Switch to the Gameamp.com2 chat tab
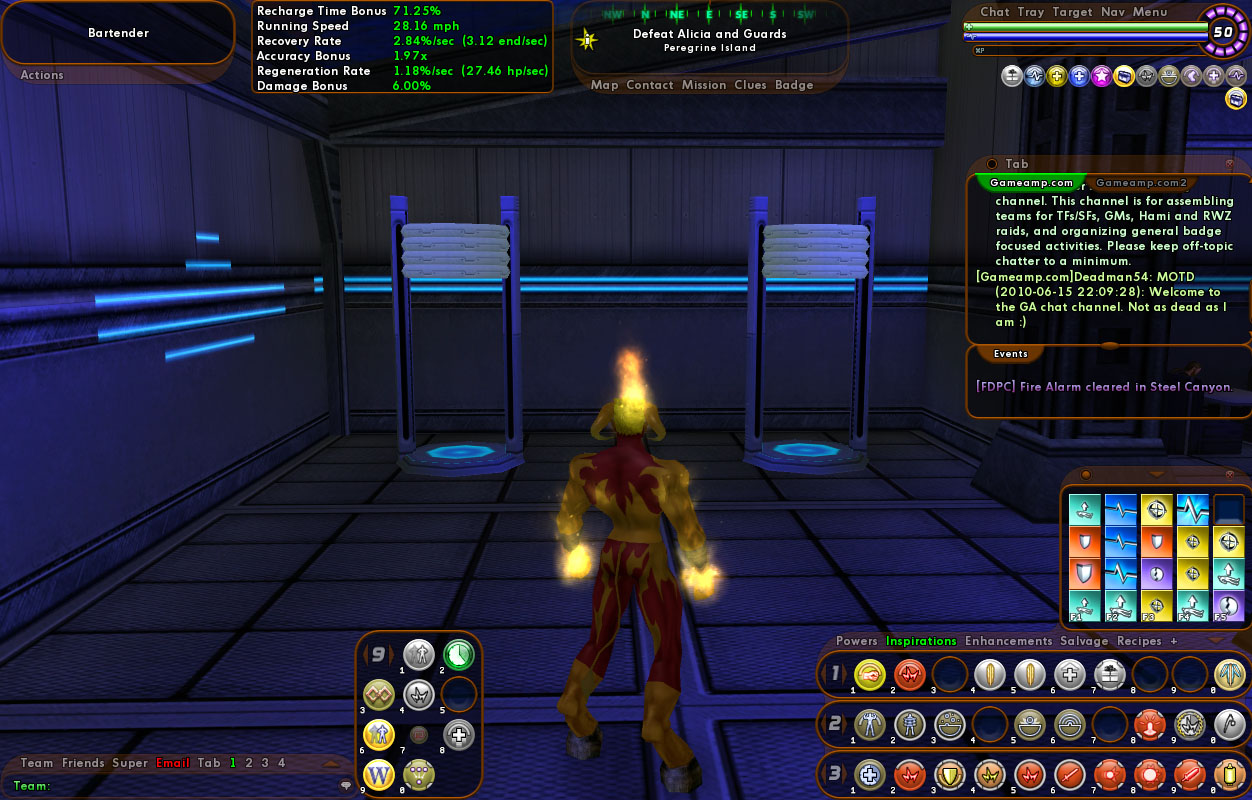The image size is (1252, 800). click(x=1141, y=183)
